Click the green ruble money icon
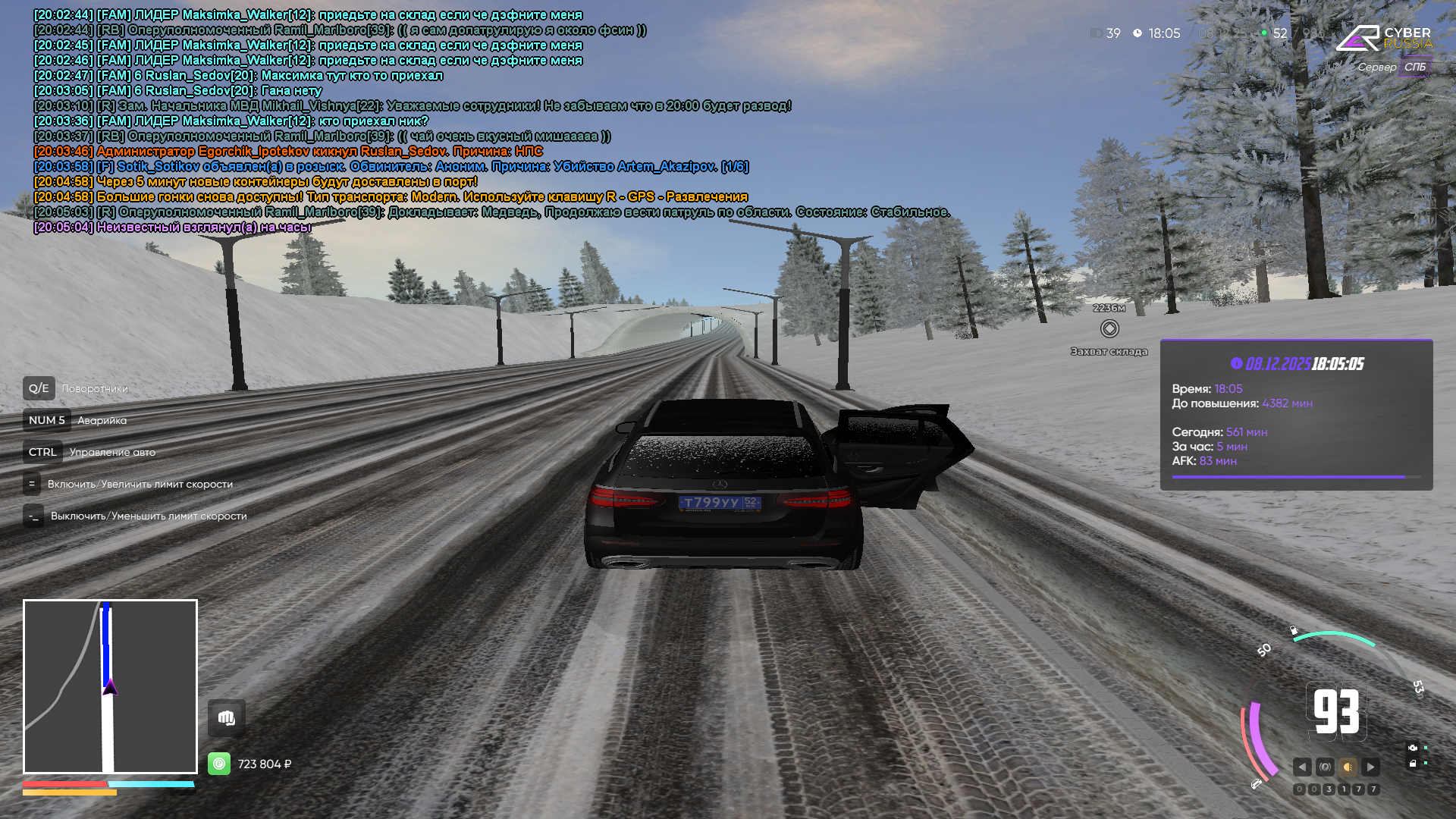The image size is (1456, 819). pyautogui.click(x=219, y=764)
